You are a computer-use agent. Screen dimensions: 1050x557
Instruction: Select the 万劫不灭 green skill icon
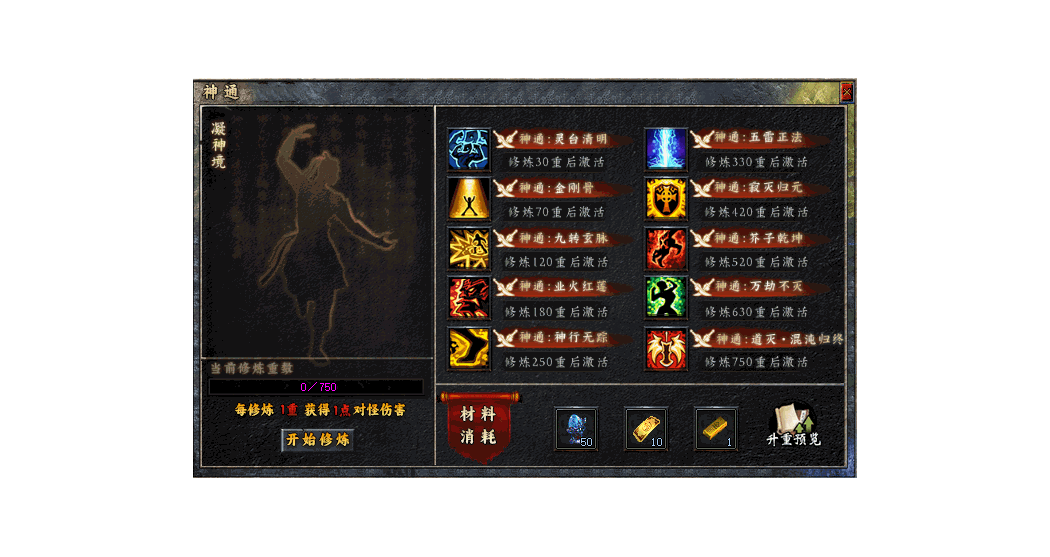pyautogui.click(x=666, y=298)
